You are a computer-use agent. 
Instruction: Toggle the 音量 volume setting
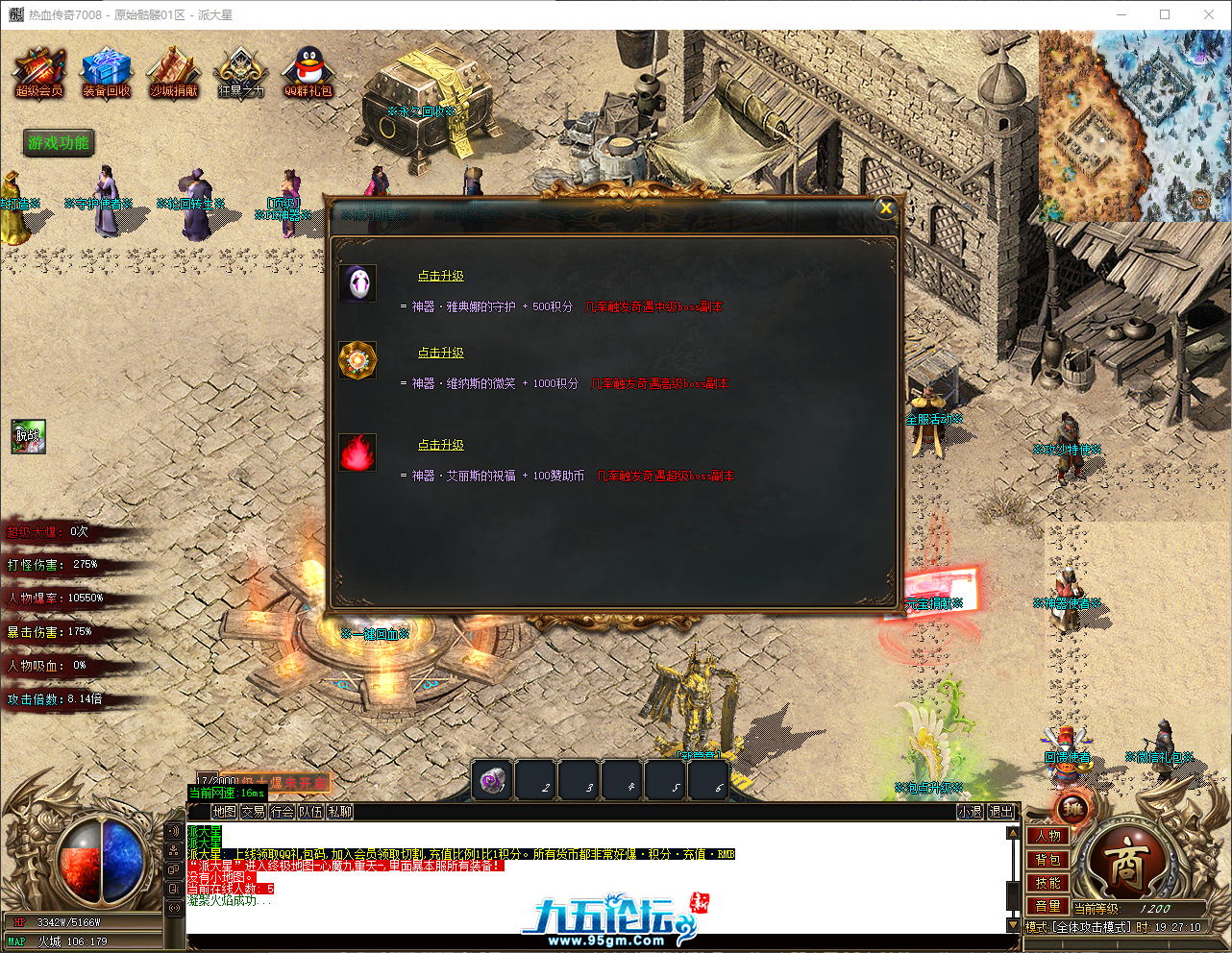(x=1047, y=906)
